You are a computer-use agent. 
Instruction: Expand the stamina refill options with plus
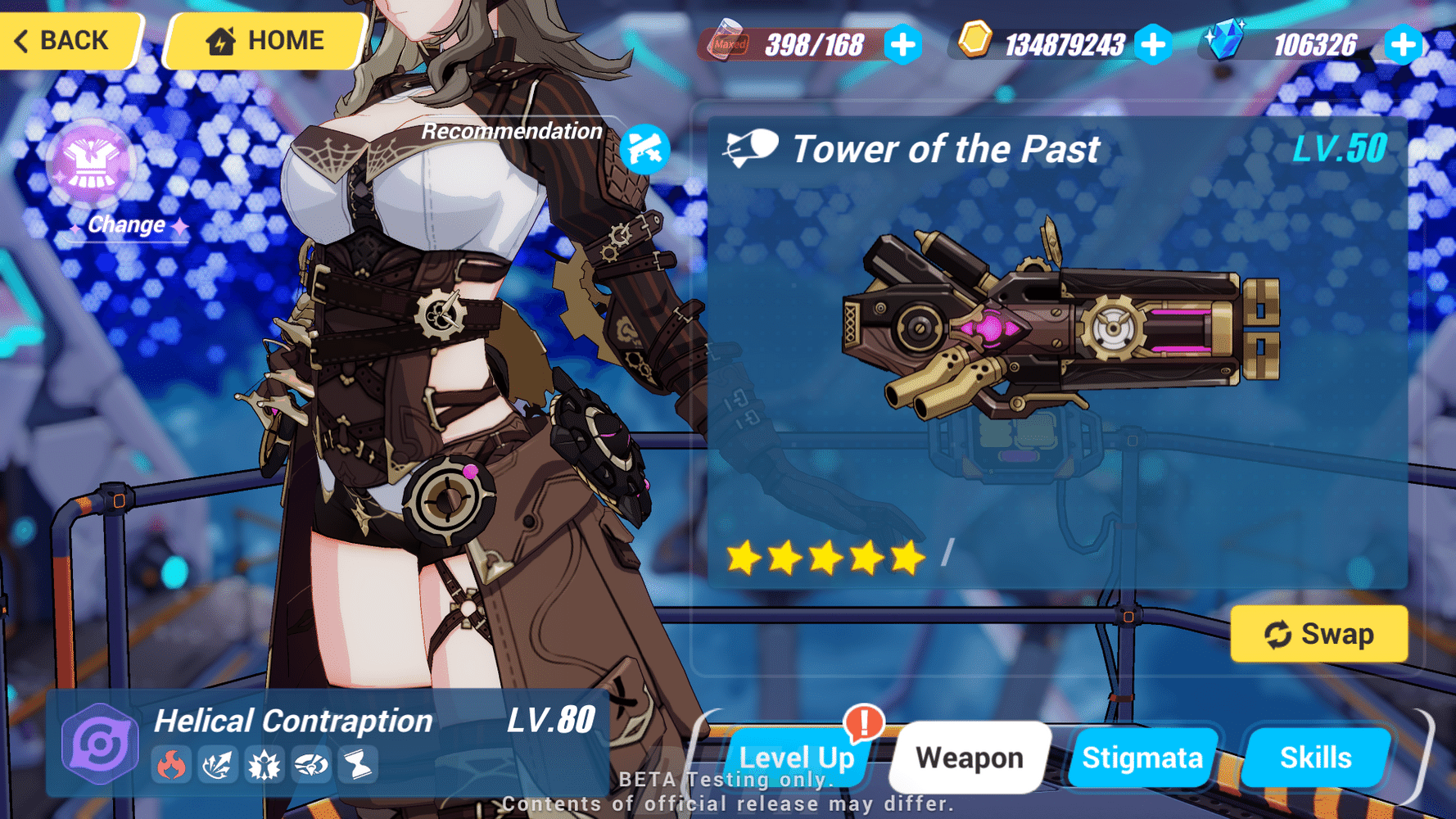(x=902, y=45)
